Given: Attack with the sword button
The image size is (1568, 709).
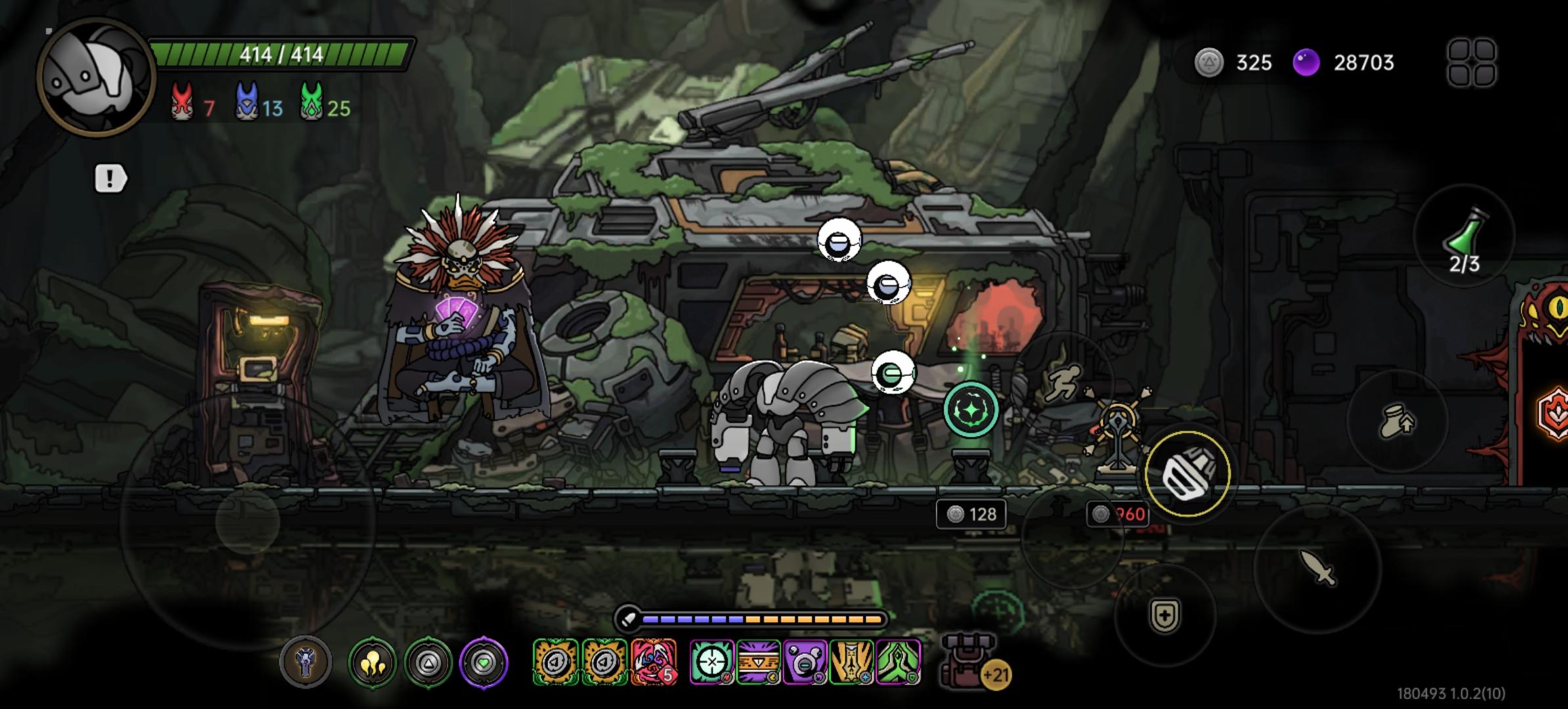Looking at the screenshot, I should [x=1317, y=568].
